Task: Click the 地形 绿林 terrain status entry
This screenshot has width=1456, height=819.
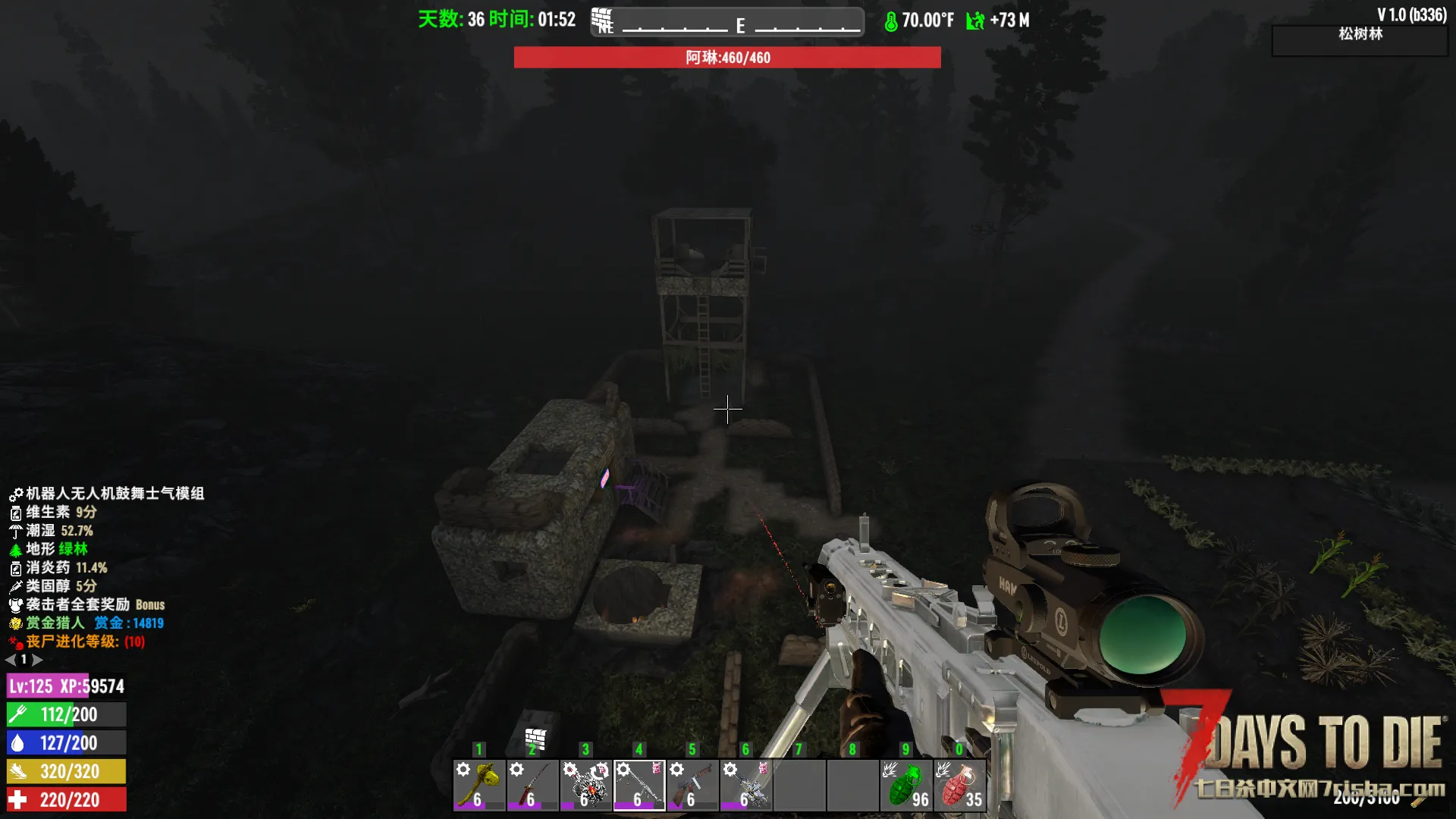Action: (50, 549)
